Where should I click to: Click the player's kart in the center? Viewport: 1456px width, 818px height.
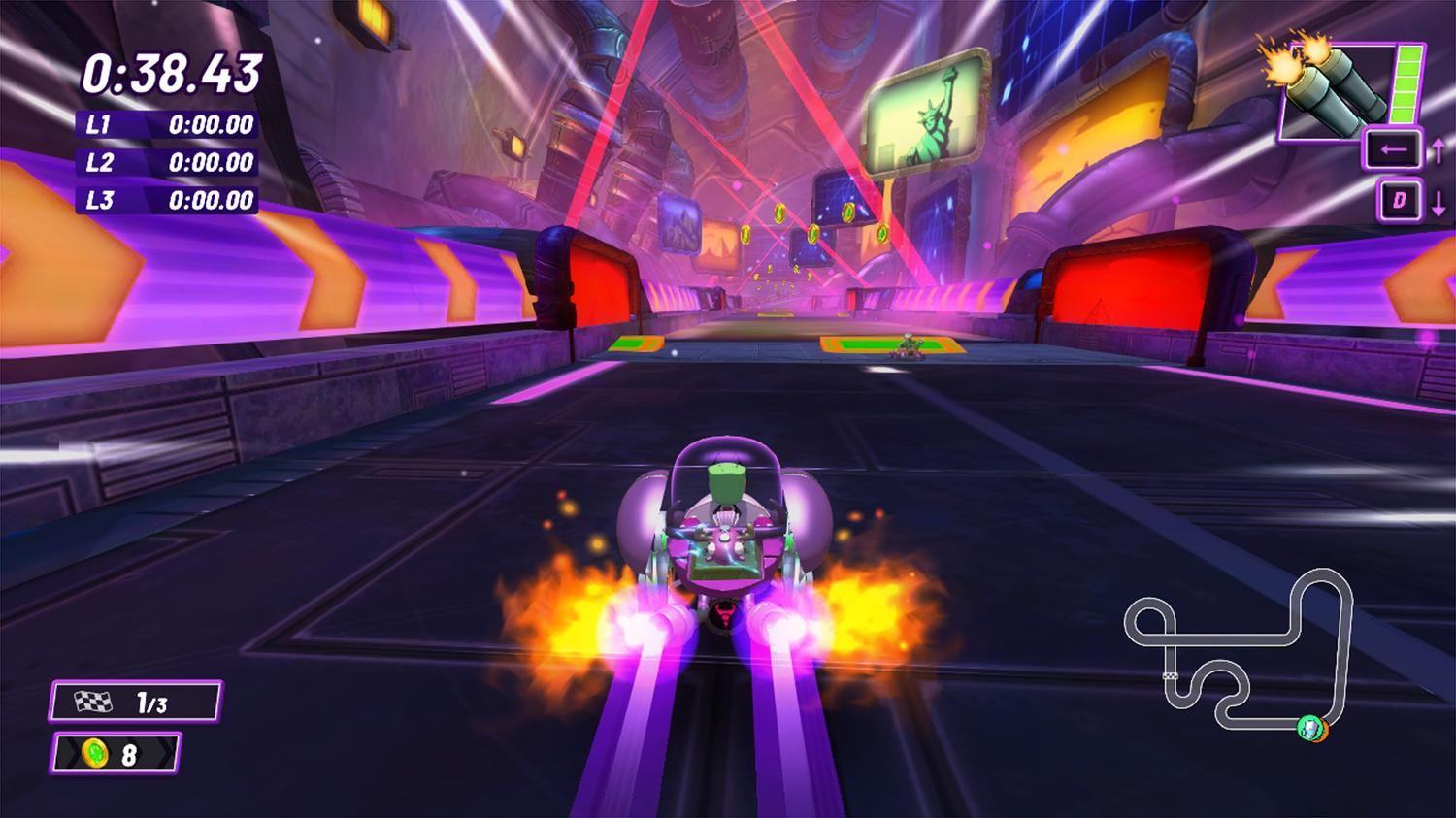click(723, 548)
